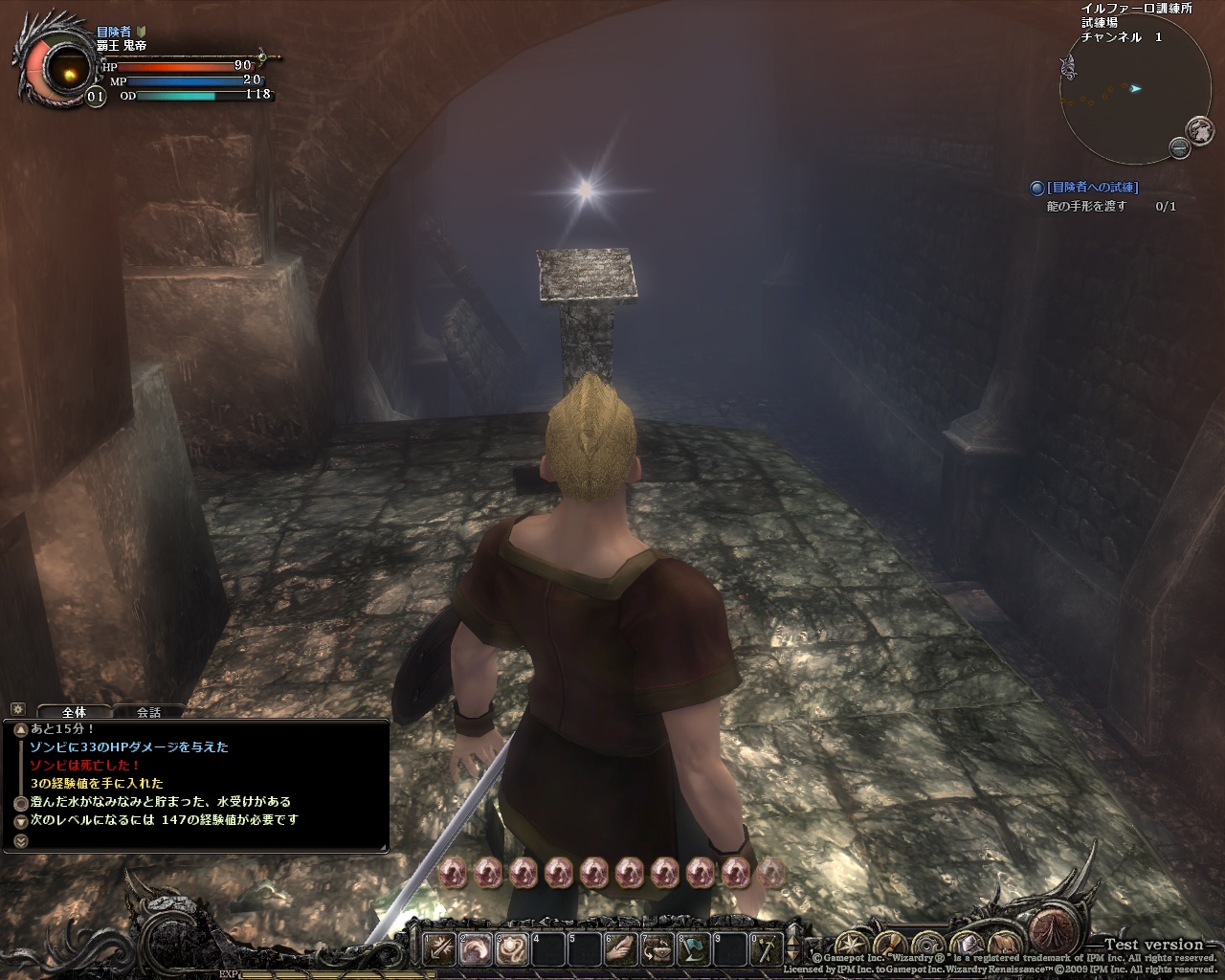Select the 全体 chat tab
The image size is (1225, 980).
point(74,712)
